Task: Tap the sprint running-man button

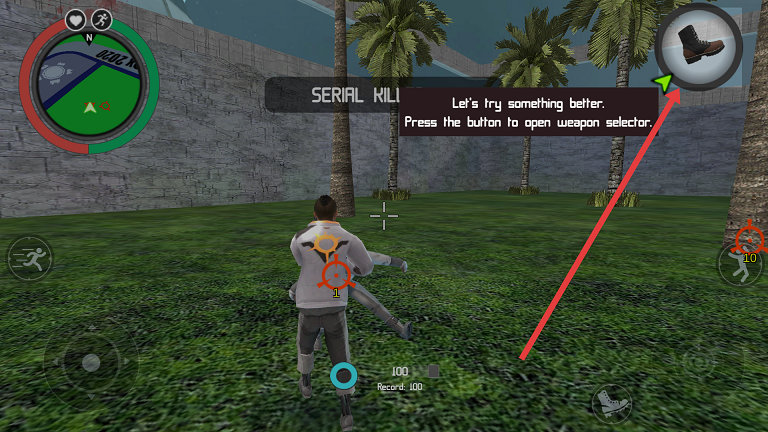Action: (29, 260)
